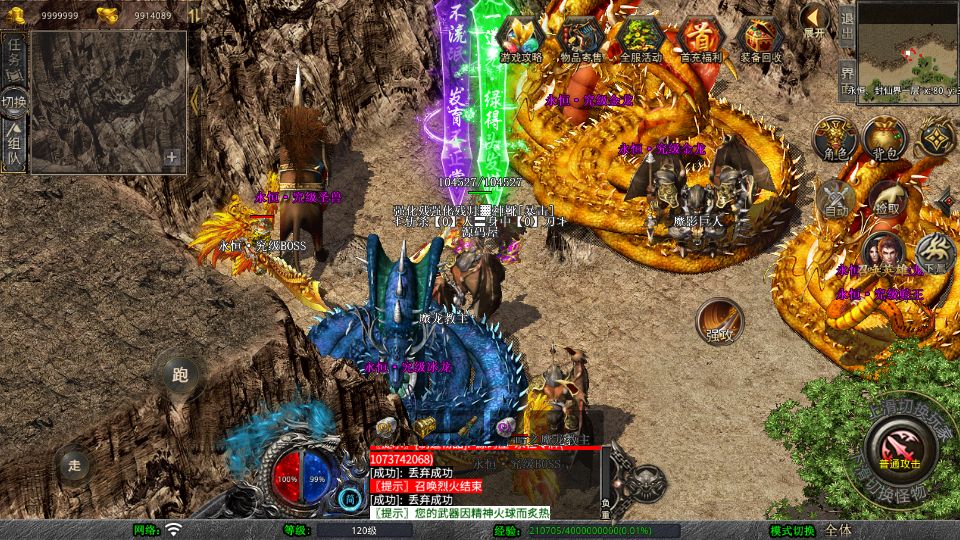
Task: Open the 全服活动 server events icon
Action: 641,39
